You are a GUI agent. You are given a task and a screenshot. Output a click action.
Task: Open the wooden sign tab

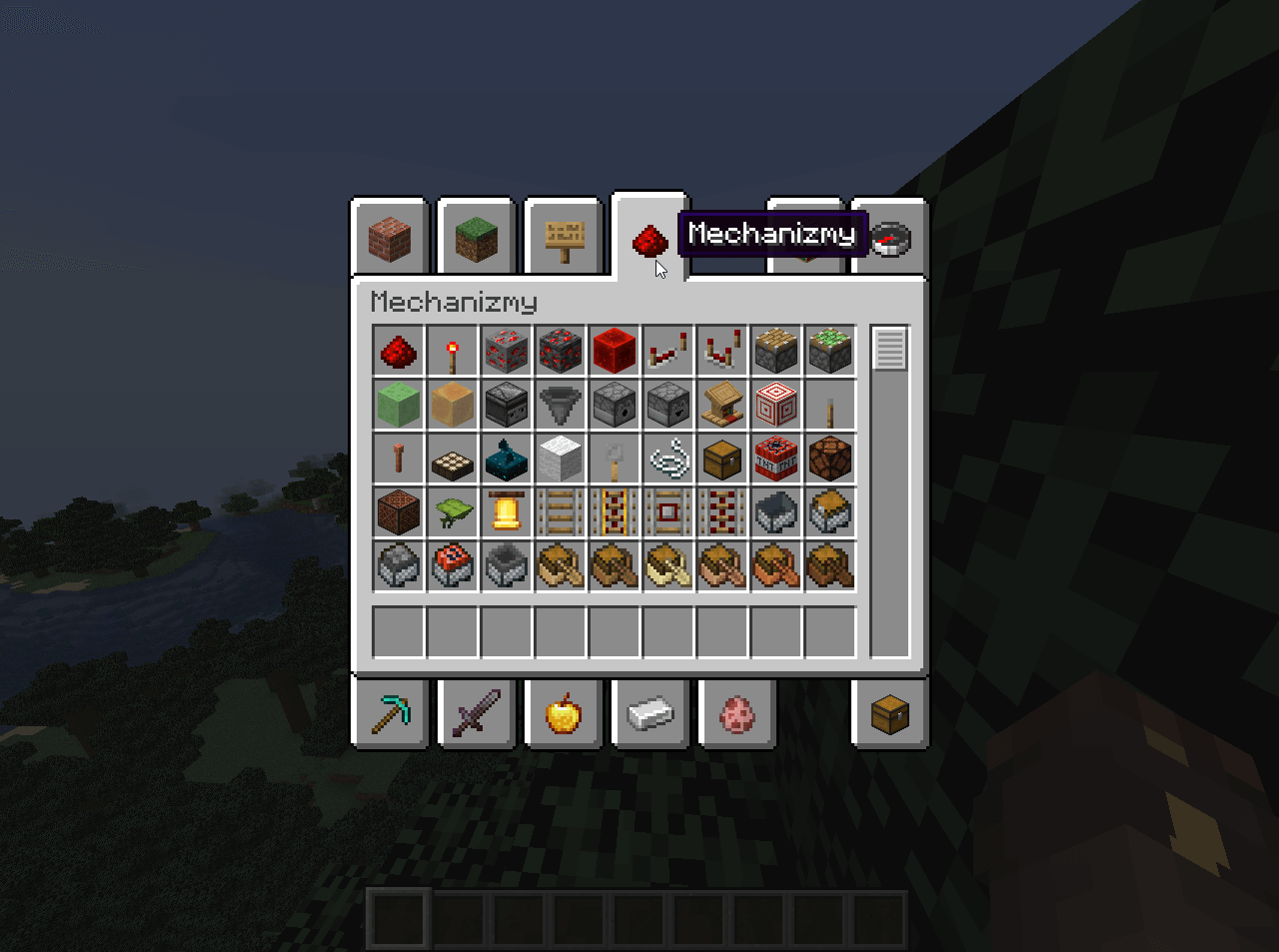point(564,239)
